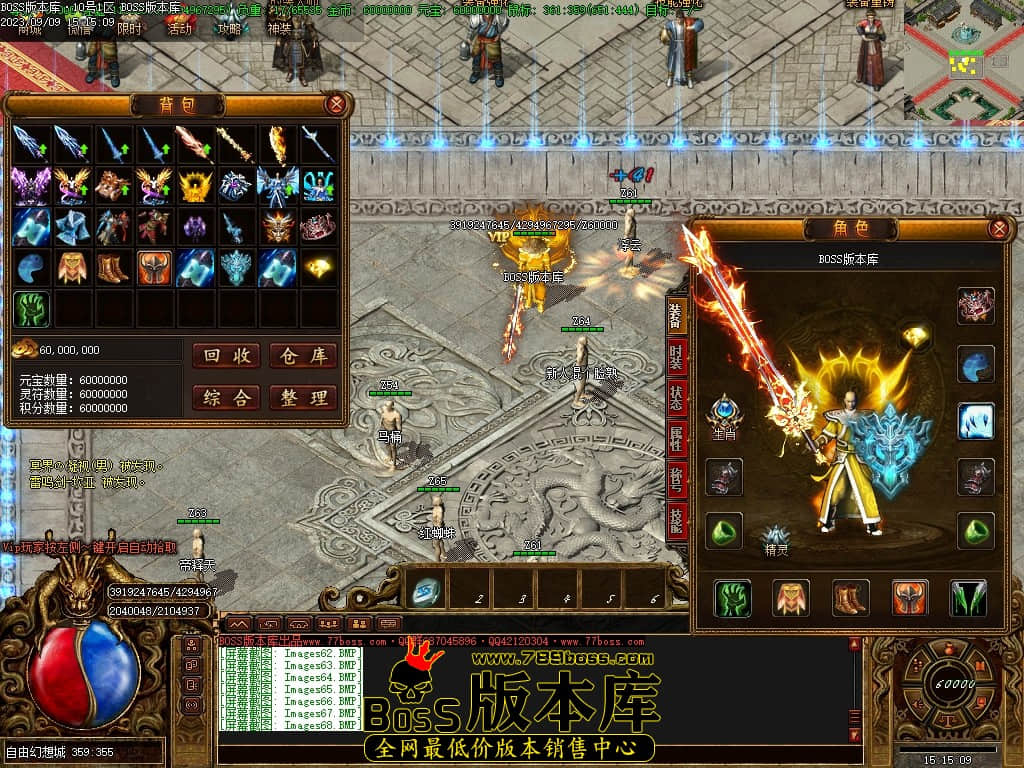Show the 属性 attributes tab
This screenshot has width=1024, height=768.
coord(677,440)
